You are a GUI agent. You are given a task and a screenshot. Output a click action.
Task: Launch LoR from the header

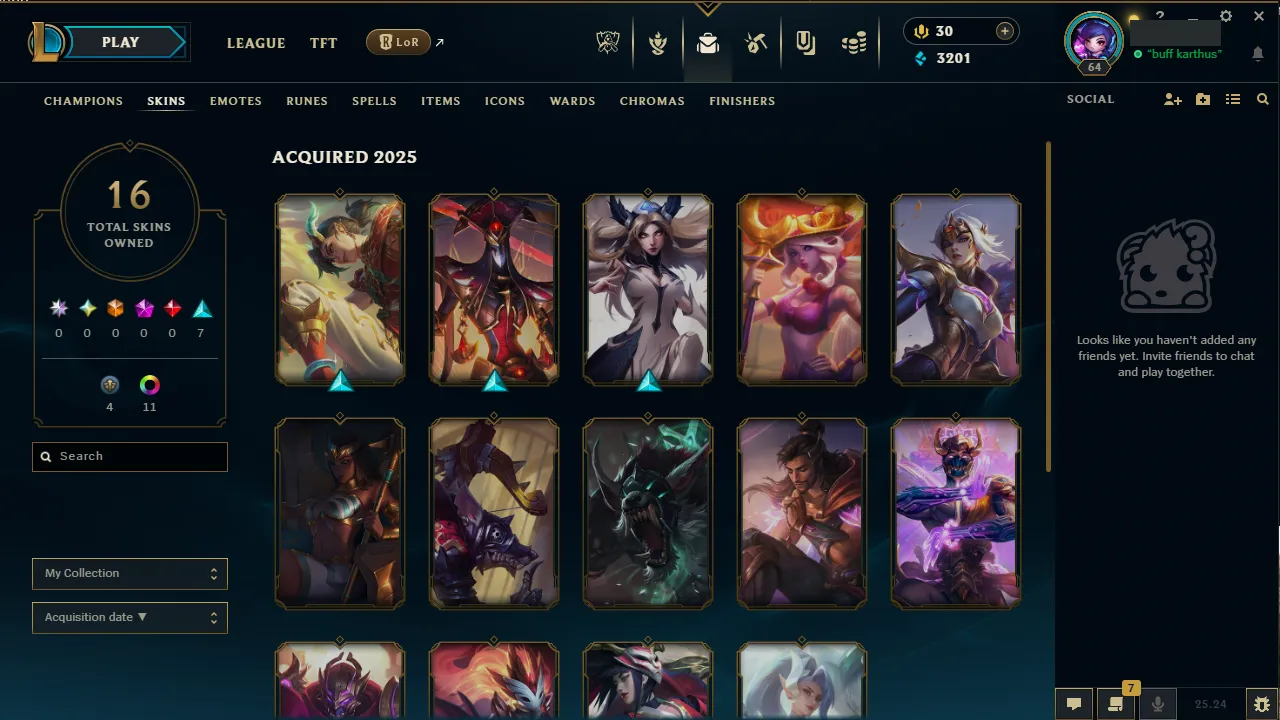398,42
